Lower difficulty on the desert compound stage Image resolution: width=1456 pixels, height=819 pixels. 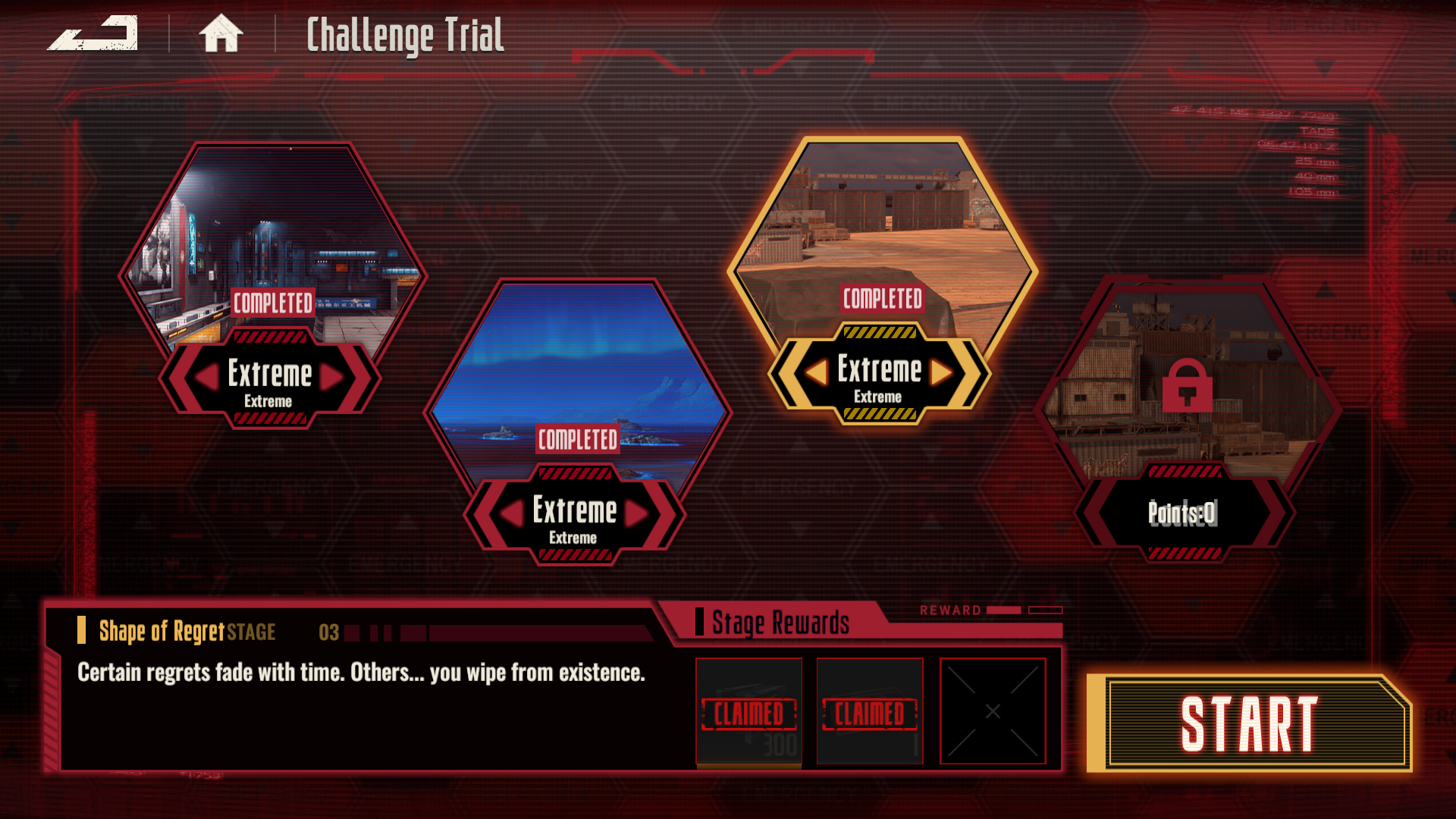point(817,372)
